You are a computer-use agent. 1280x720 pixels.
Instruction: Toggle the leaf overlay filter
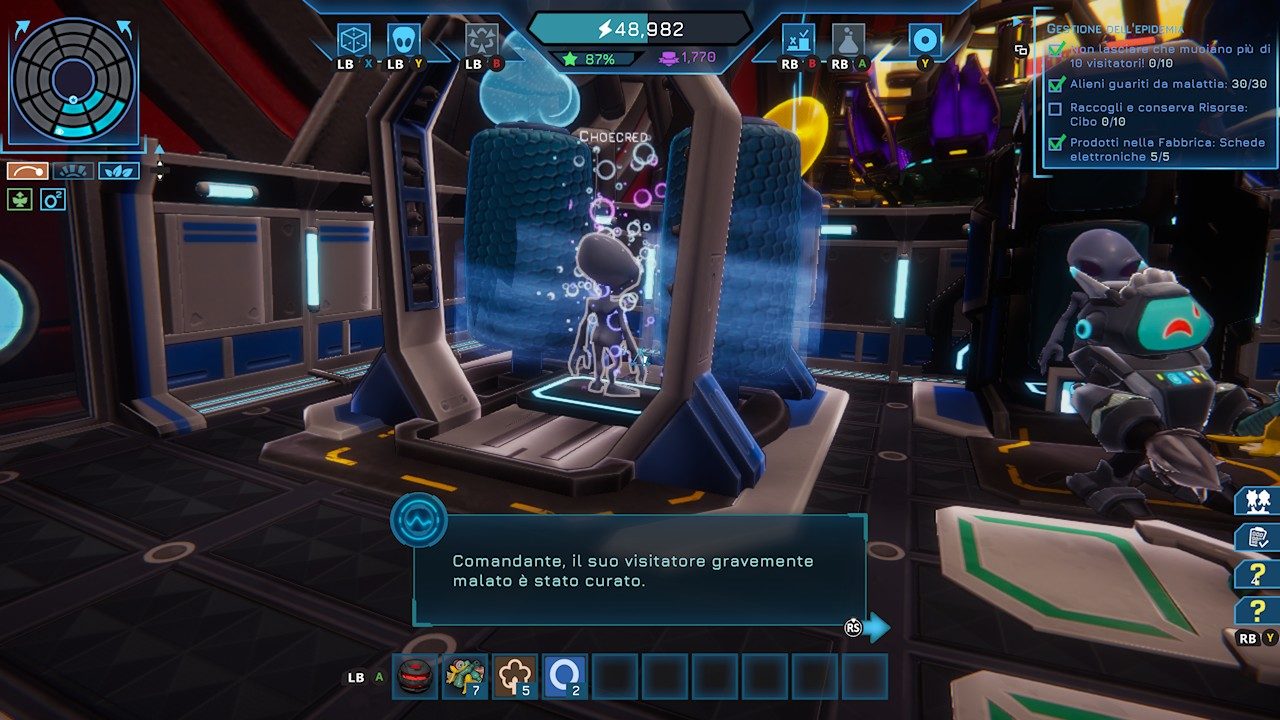point(118,171)
